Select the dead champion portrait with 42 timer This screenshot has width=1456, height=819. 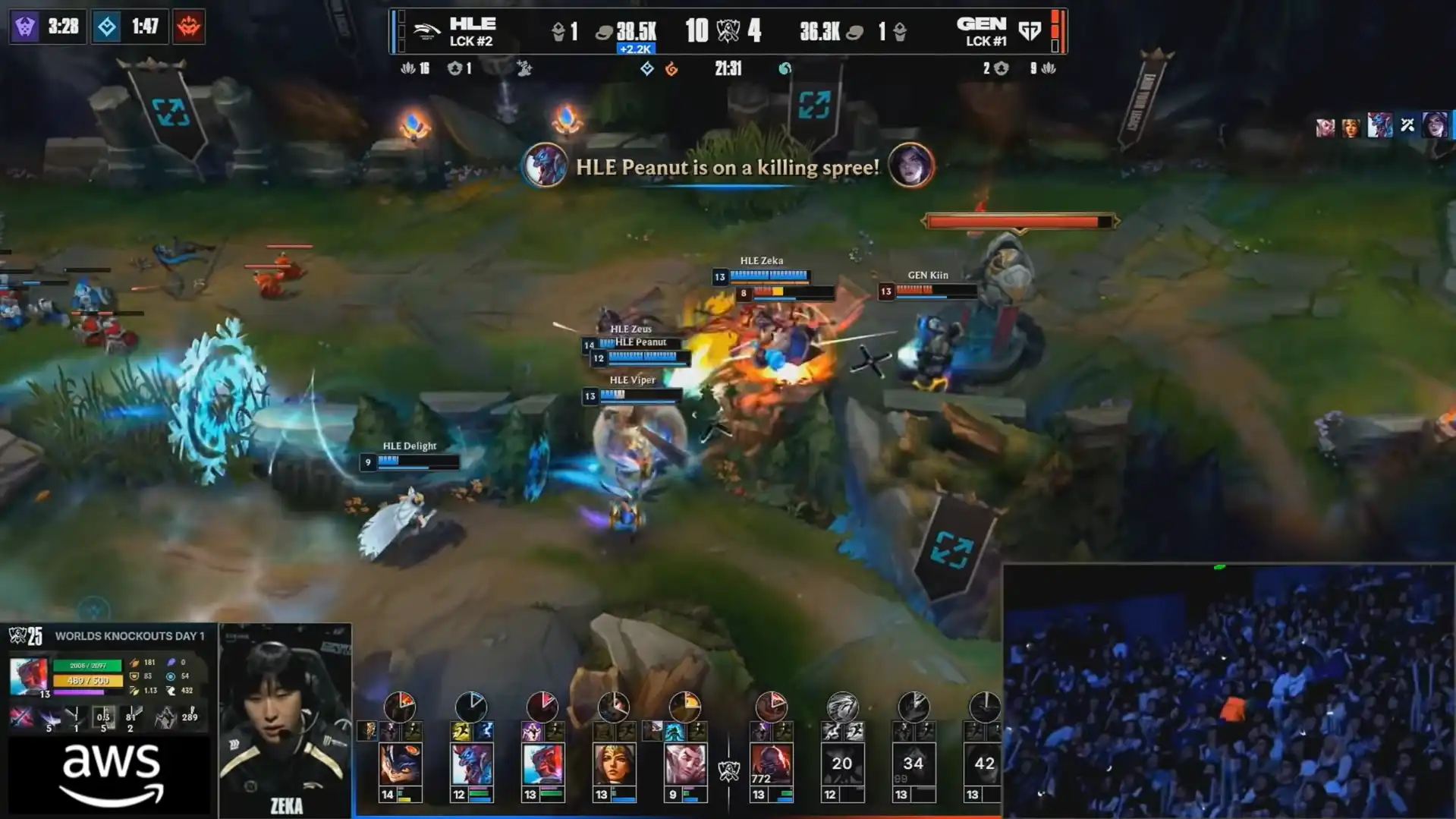[x=984, y=764]
